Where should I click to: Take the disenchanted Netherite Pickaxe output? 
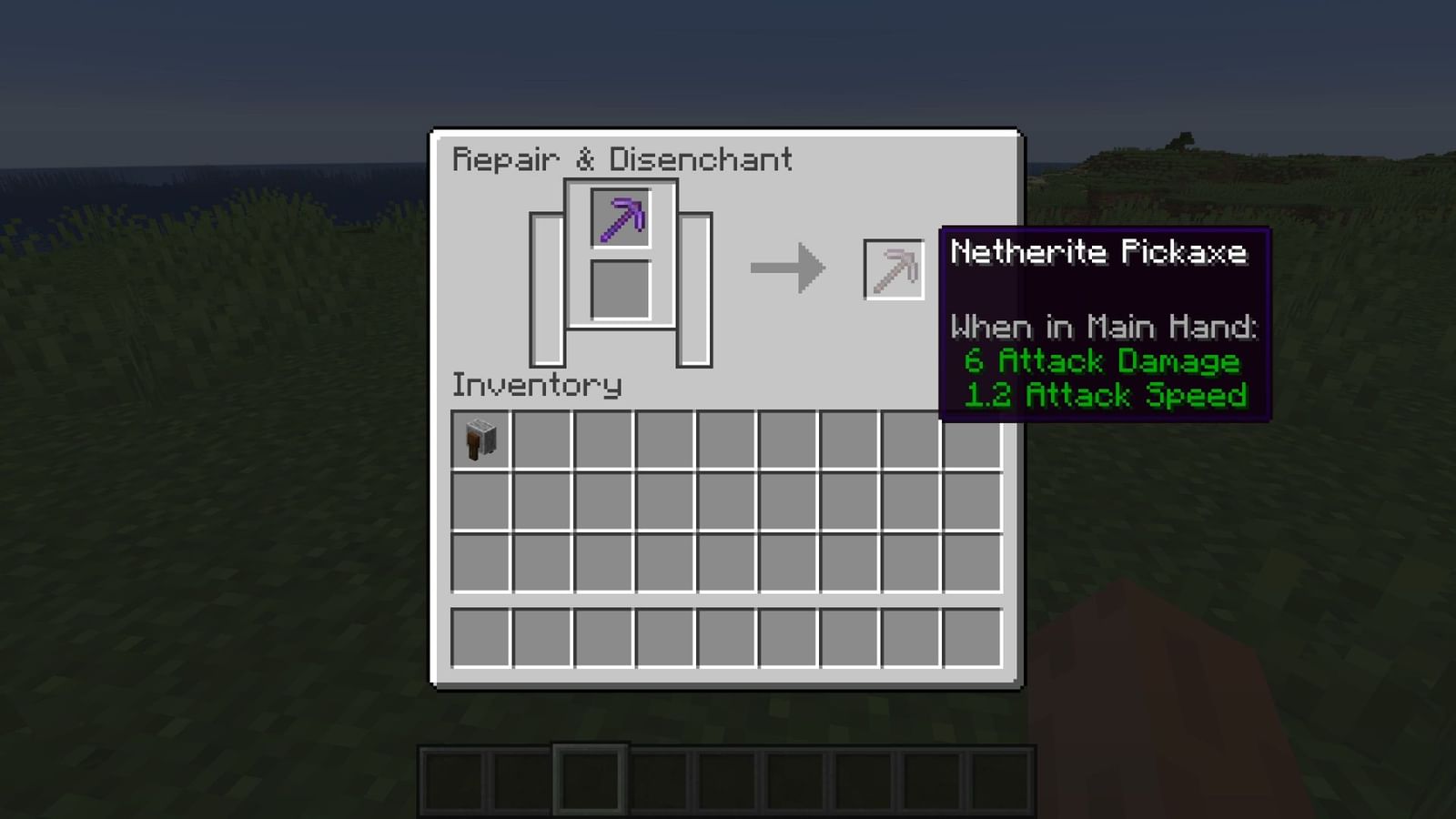click(x=894, y=268)
